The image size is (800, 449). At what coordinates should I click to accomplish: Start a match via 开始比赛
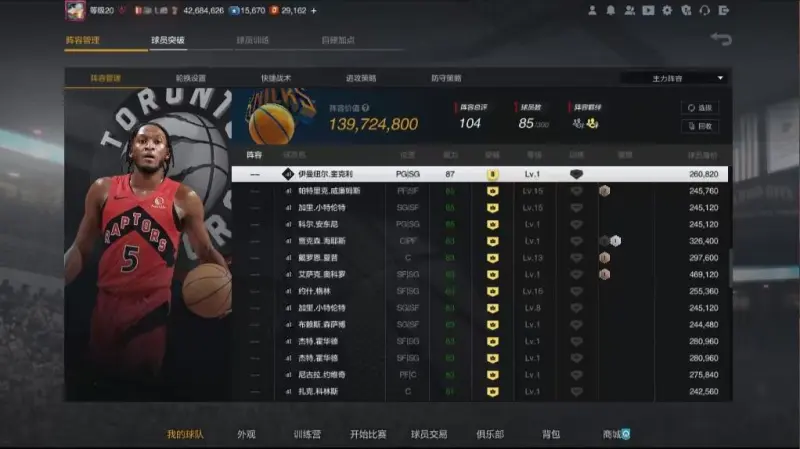point(368,435)
